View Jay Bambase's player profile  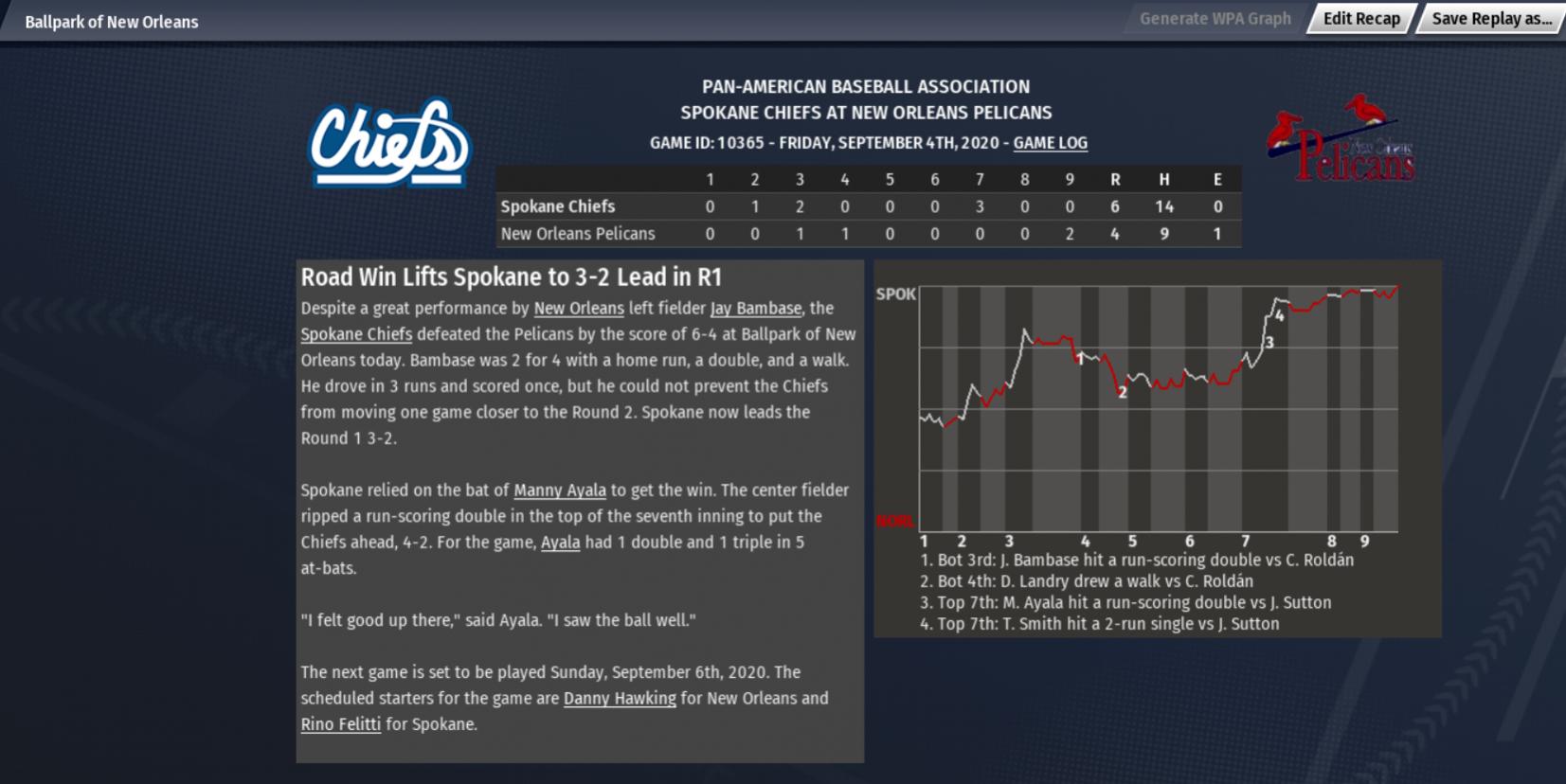(755, 309)
